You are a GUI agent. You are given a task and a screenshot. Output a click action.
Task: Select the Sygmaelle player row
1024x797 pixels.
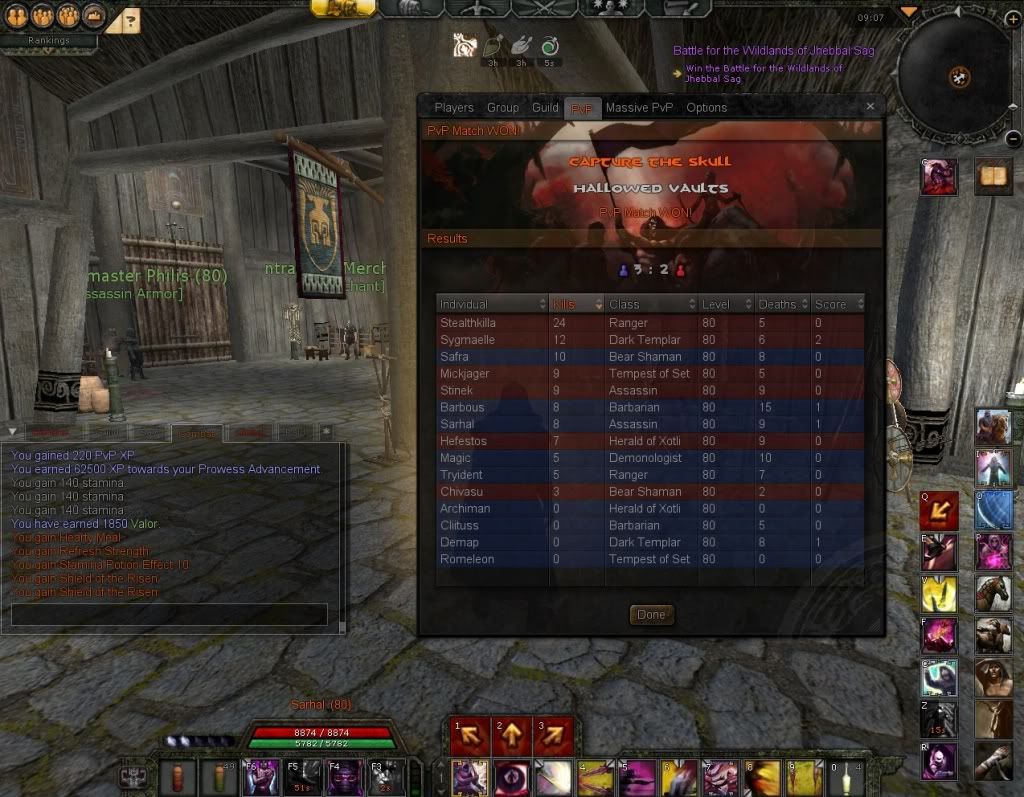[650, 340]
